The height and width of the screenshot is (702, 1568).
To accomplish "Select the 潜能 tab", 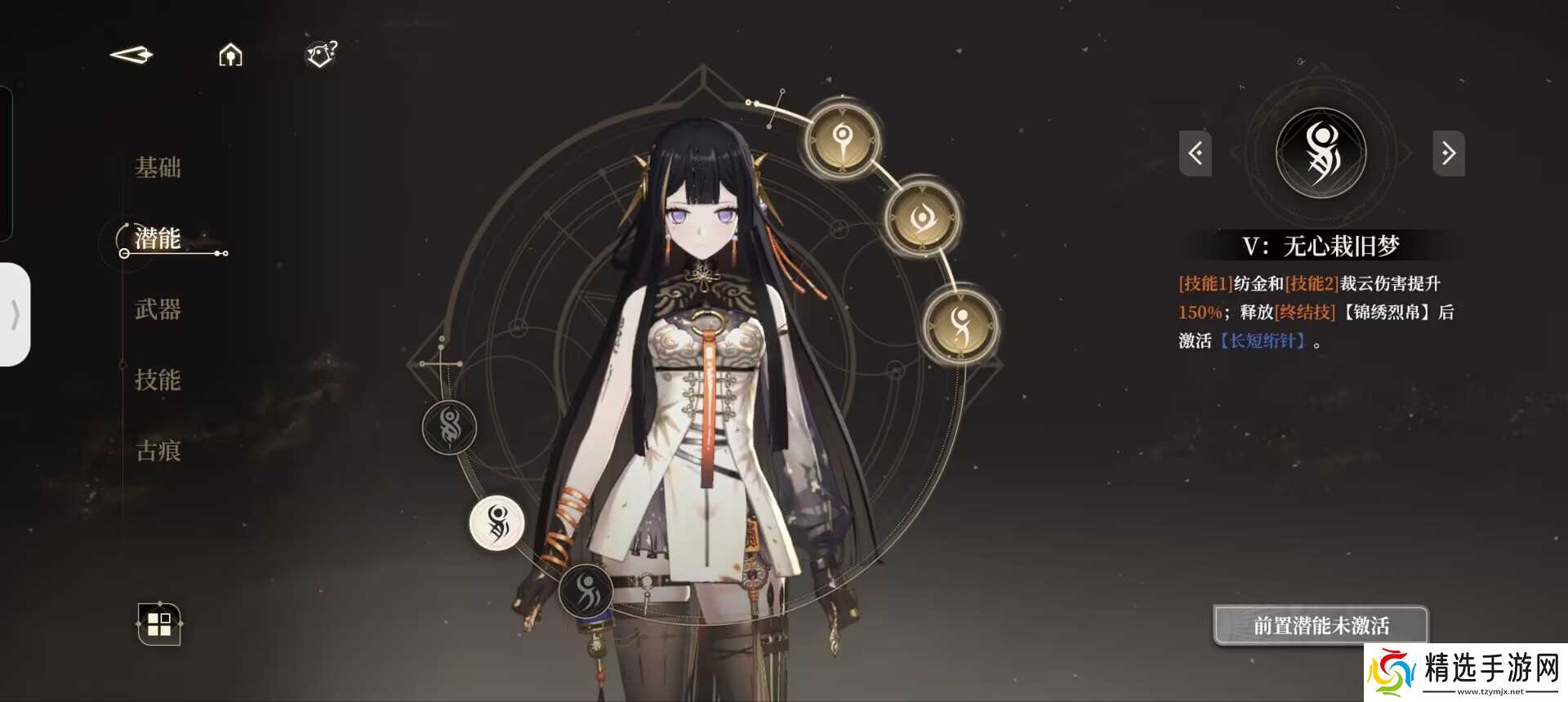I will (158, 238).
